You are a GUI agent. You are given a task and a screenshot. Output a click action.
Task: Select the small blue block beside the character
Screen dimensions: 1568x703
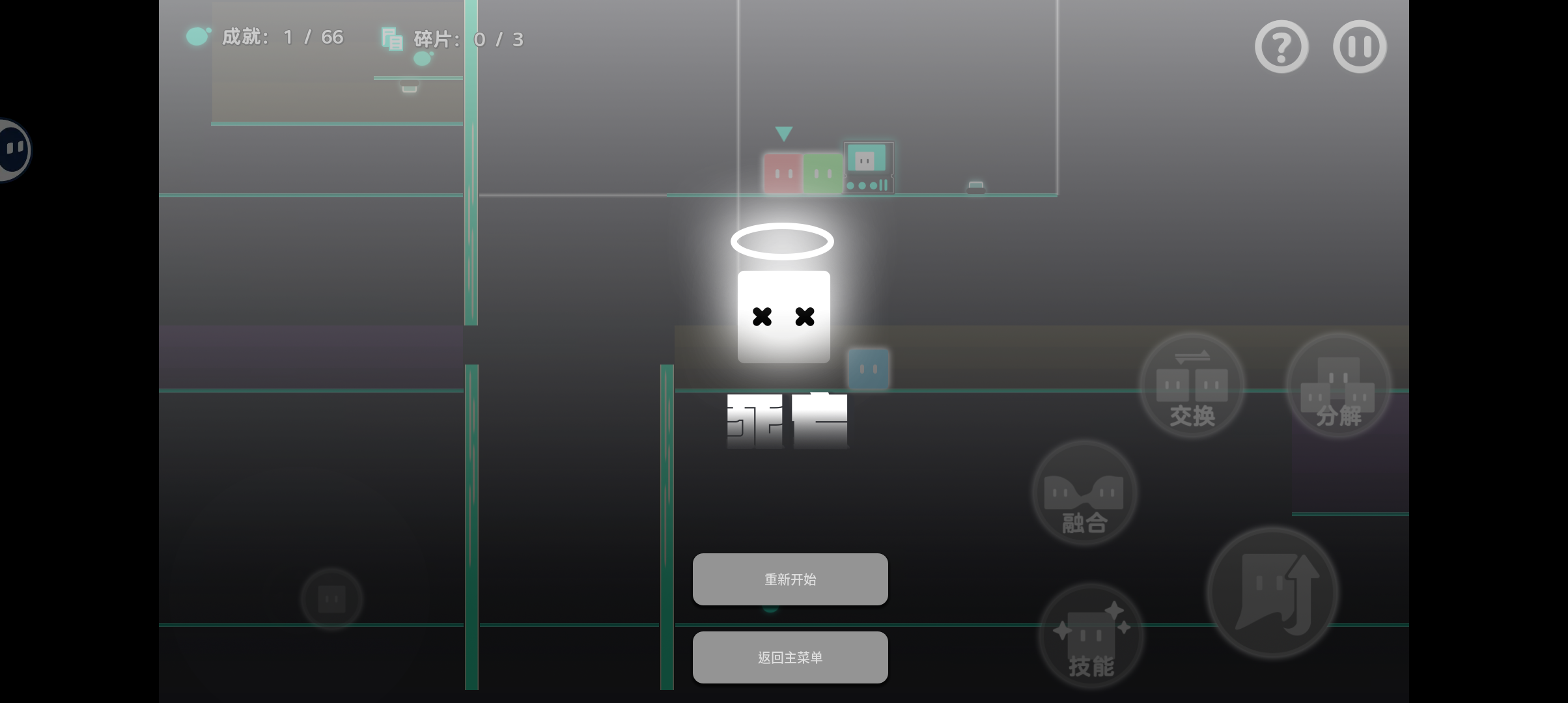click(x=869, y=368)
